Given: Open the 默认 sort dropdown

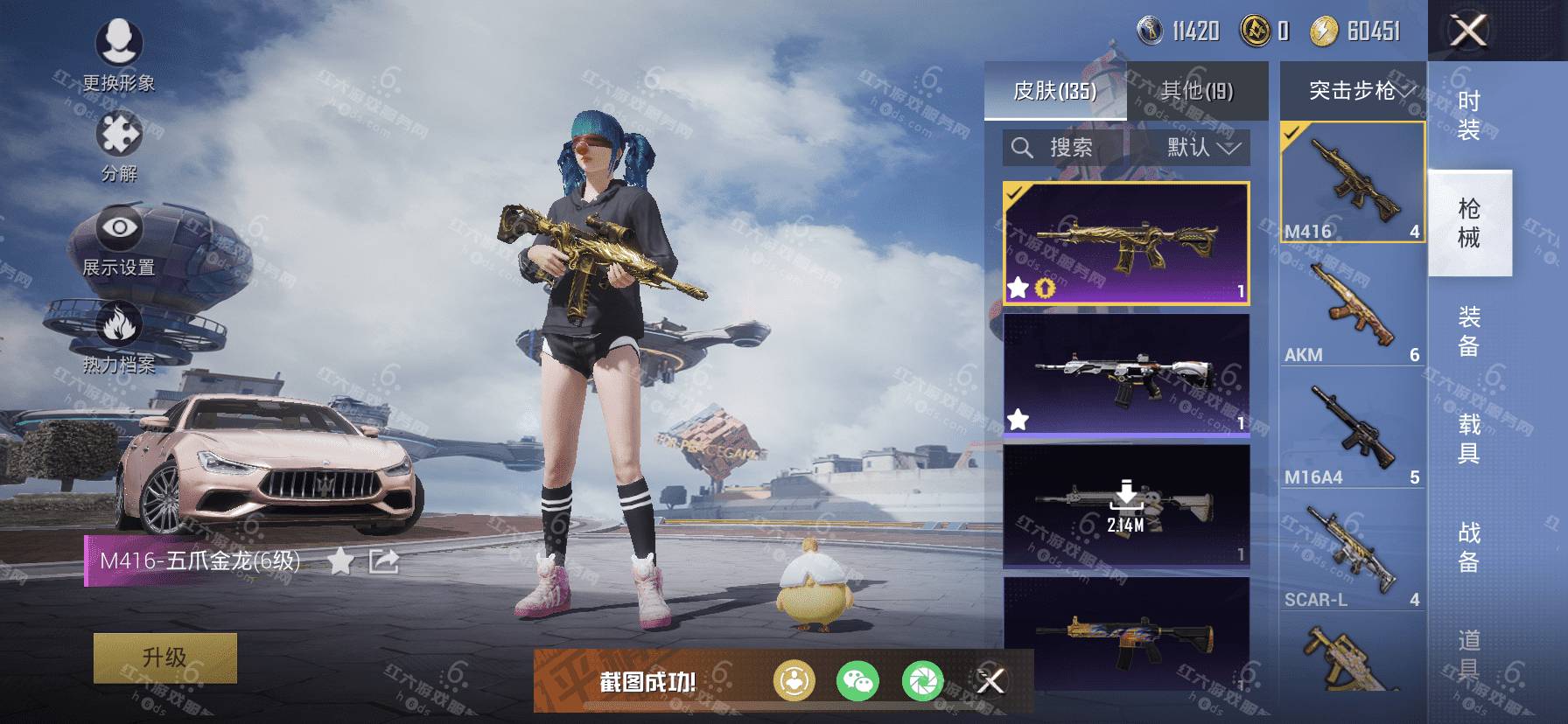Looking at the screenshot, I should click(x=1202, y=148).
